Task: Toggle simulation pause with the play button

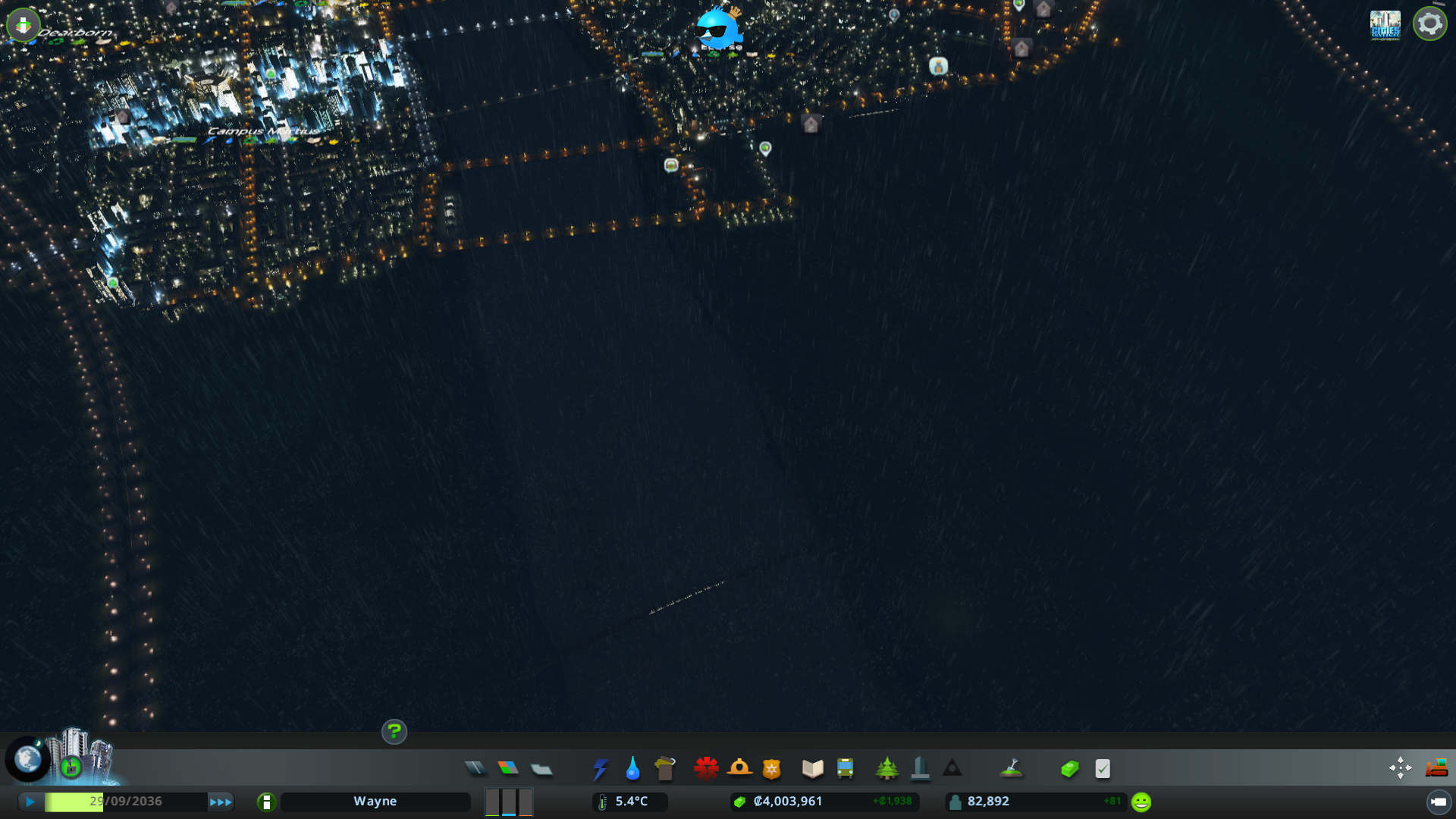Action: pyautogui.click(x=30, y=801)
